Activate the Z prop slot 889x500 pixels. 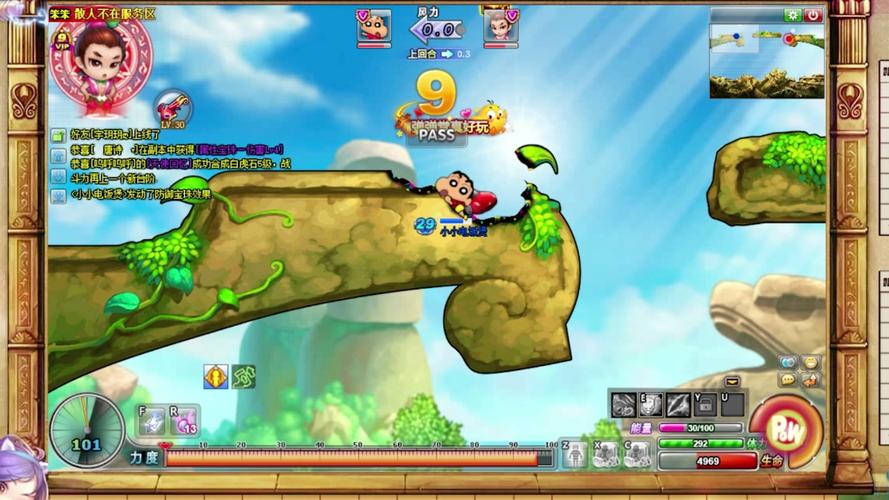[575, 455]
